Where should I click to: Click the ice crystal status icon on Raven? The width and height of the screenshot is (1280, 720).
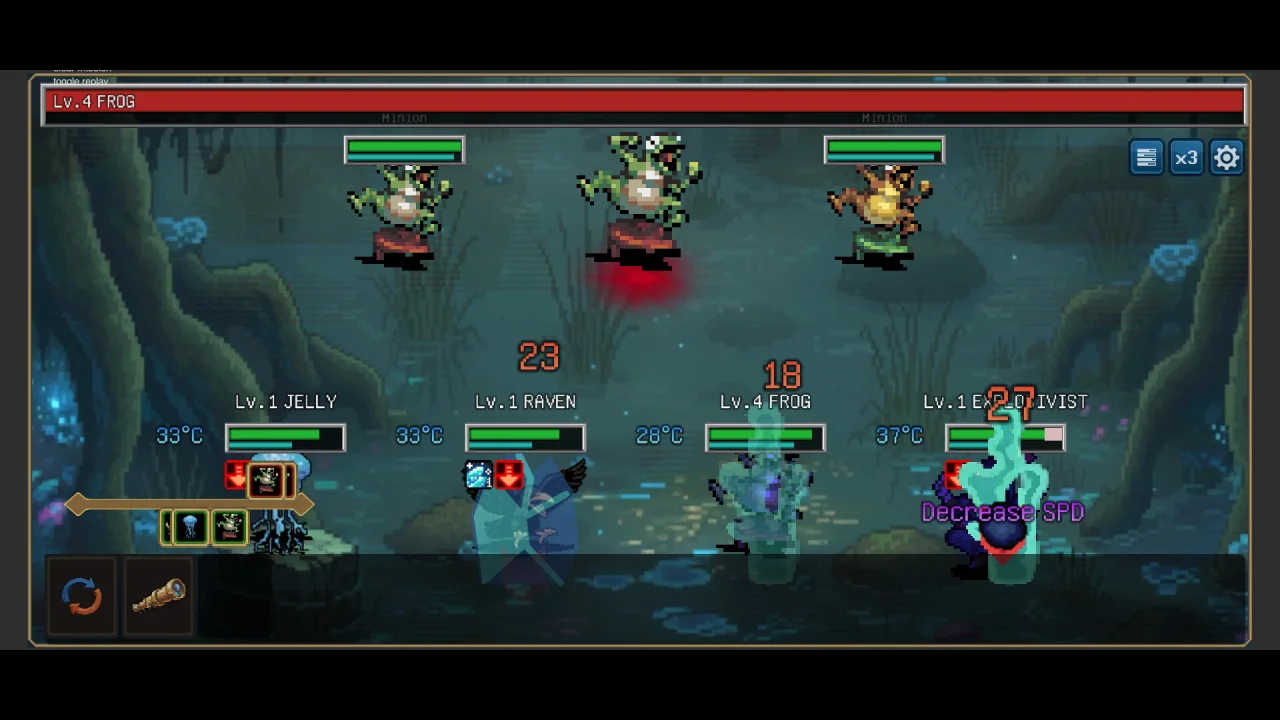coord(478,475)
